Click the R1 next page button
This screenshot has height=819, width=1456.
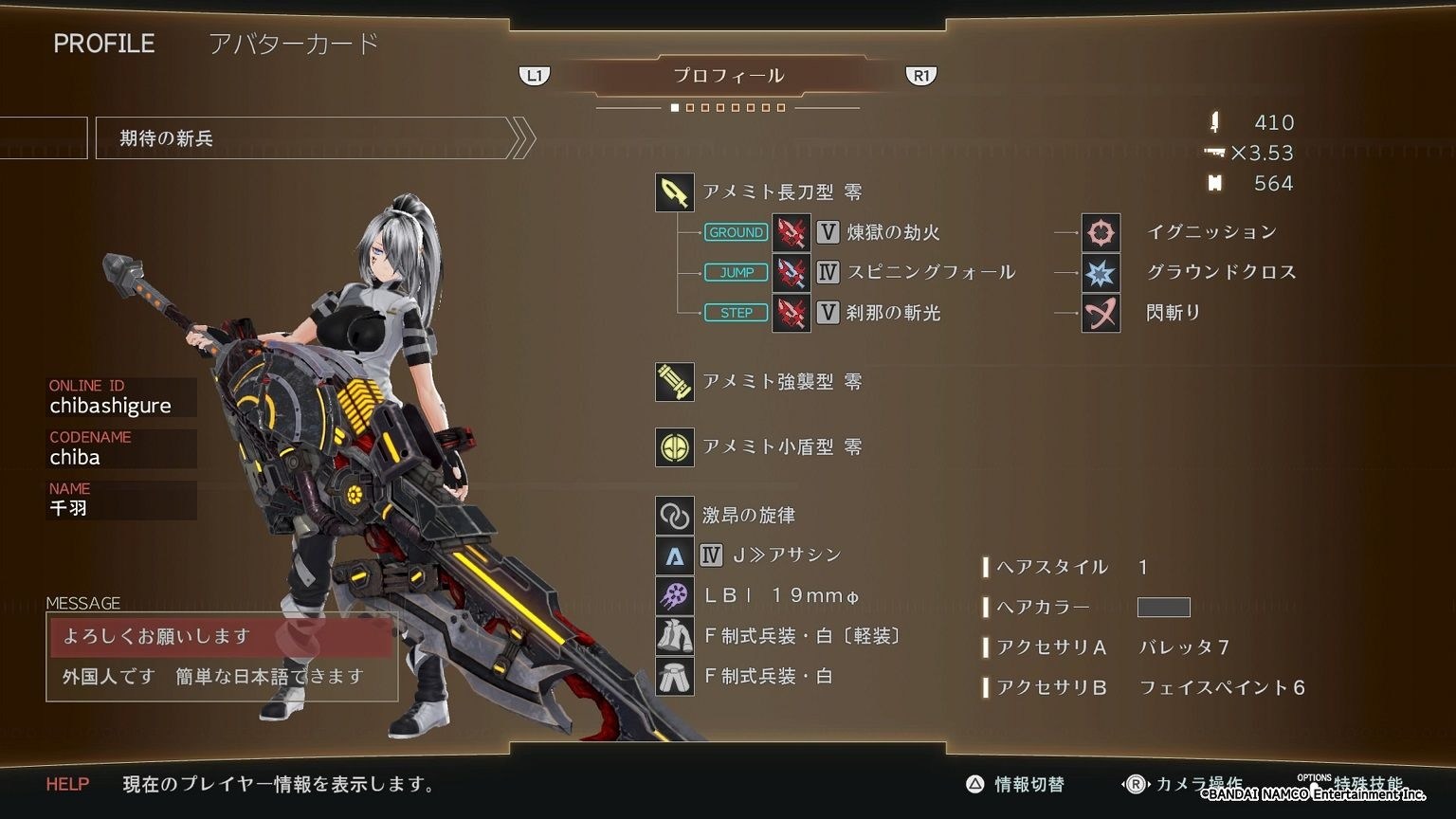pyautogui.click(x=920, y=74)
